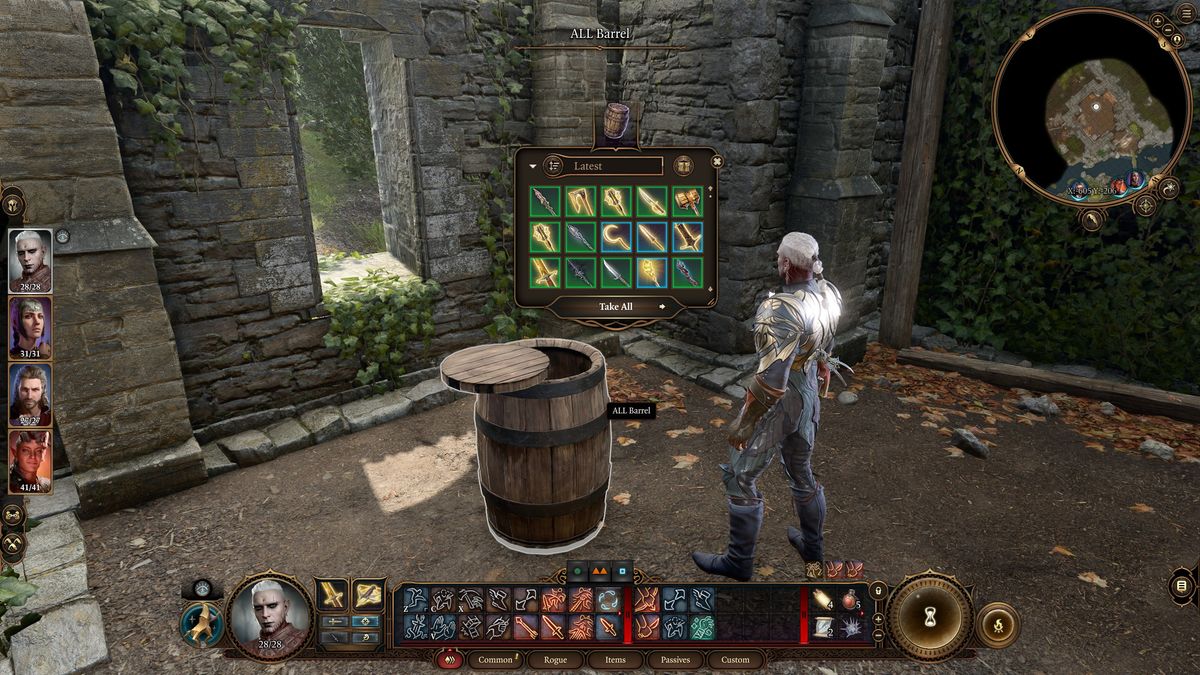Open the campfire rest button
The image size is (1200, 675).
click(996, 624)
